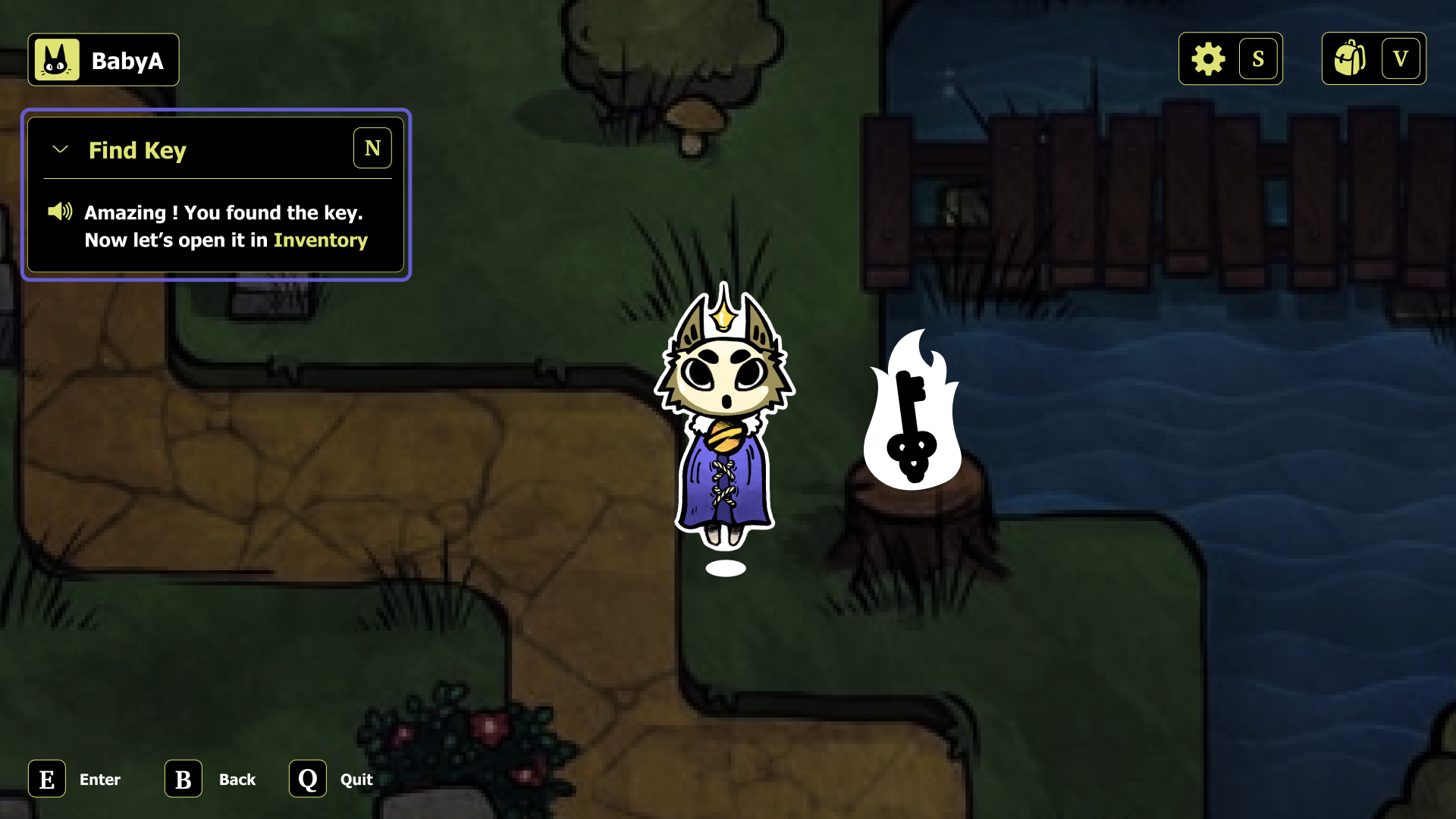This screenshot has width=1456, height=819.
Task: Select the Find Key quest title
Action: click(x=138, y=150)
